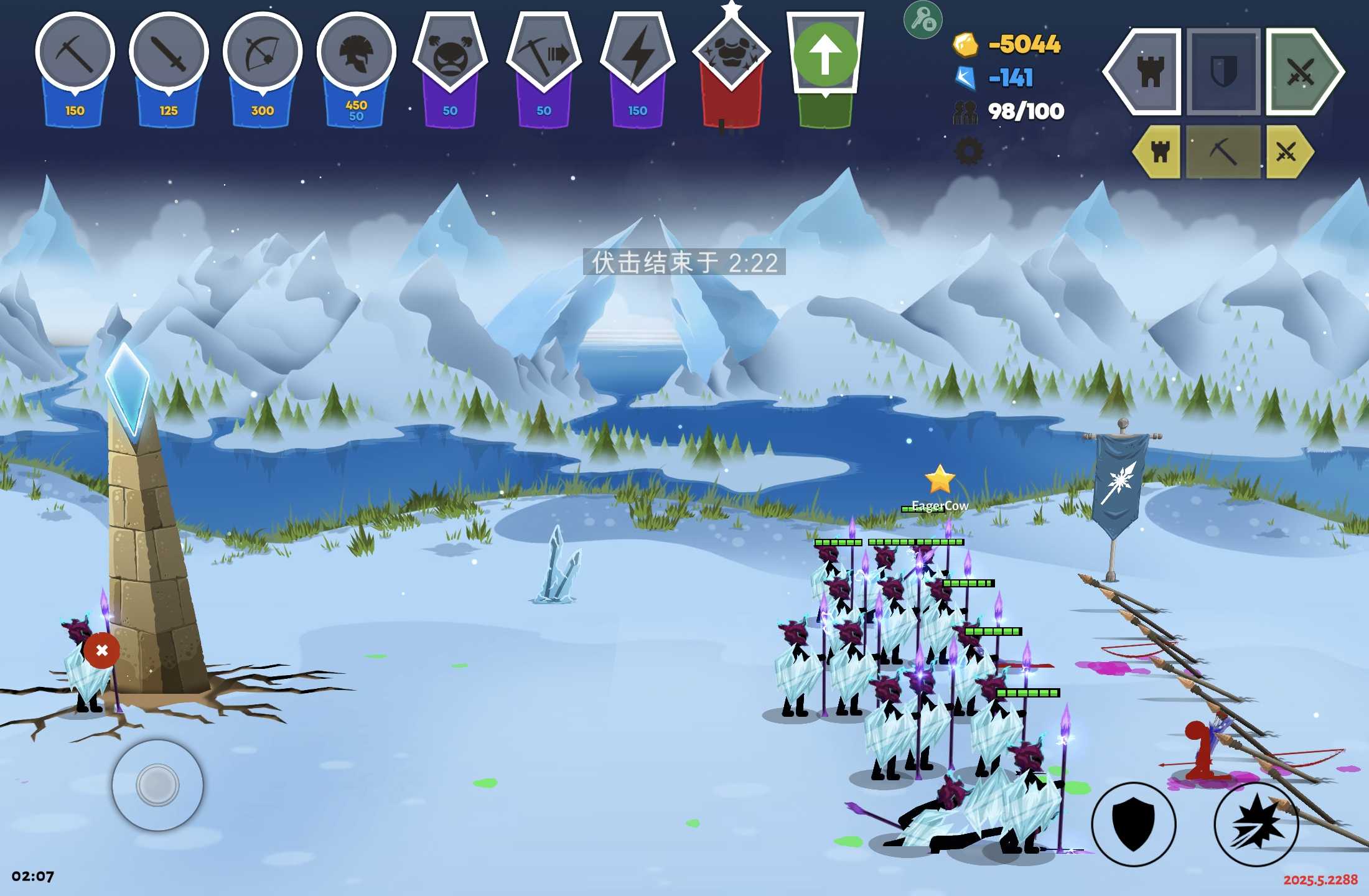
Task: Choose the yellow pickaxe miner command
Action: coord(1223,152)
